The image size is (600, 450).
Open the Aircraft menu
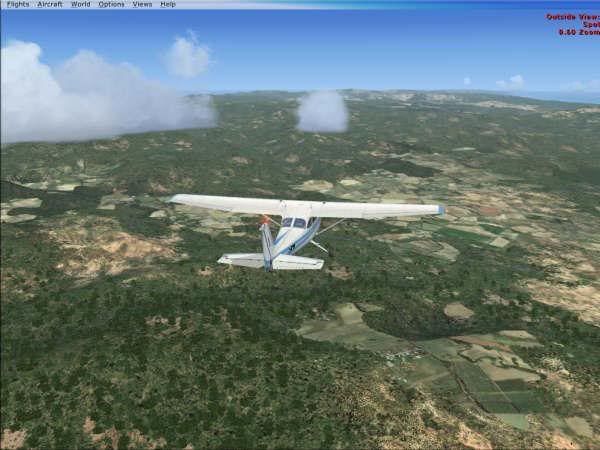click(x=49, y=4)
